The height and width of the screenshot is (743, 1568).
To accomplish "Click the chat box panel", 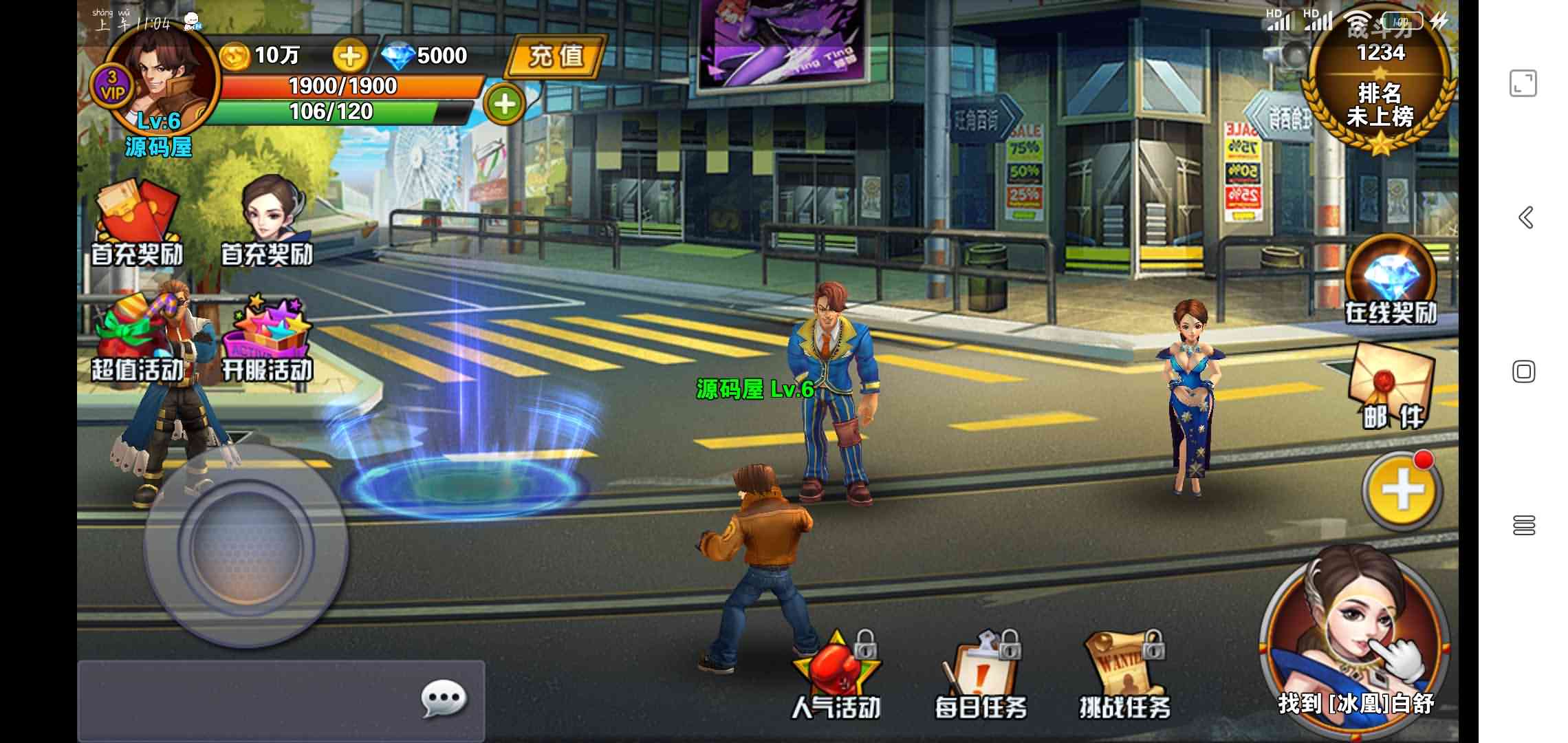I will [248, 700].
